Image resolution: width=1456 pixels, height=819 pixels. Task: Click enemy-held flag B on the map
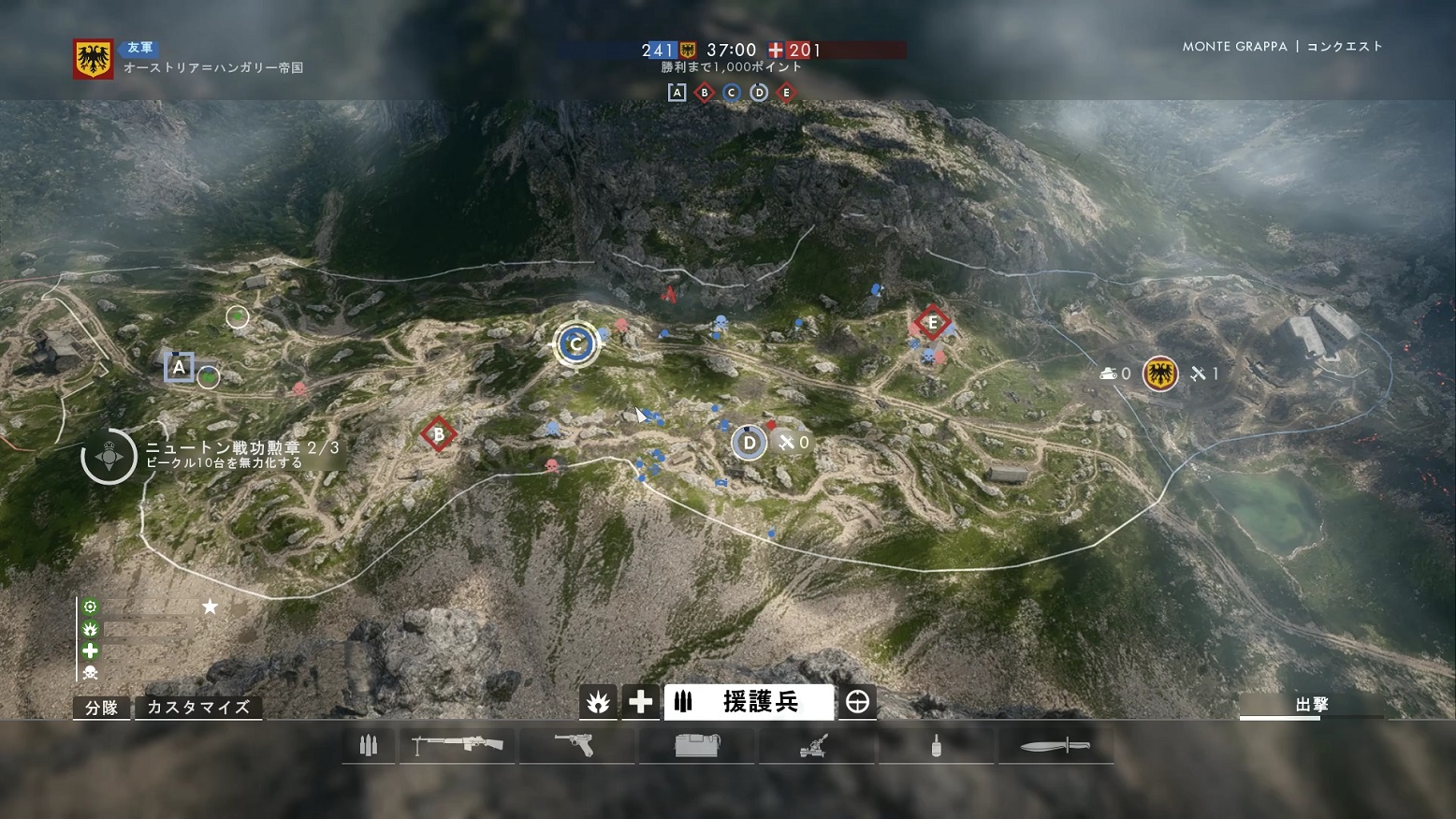coord(438,434)
